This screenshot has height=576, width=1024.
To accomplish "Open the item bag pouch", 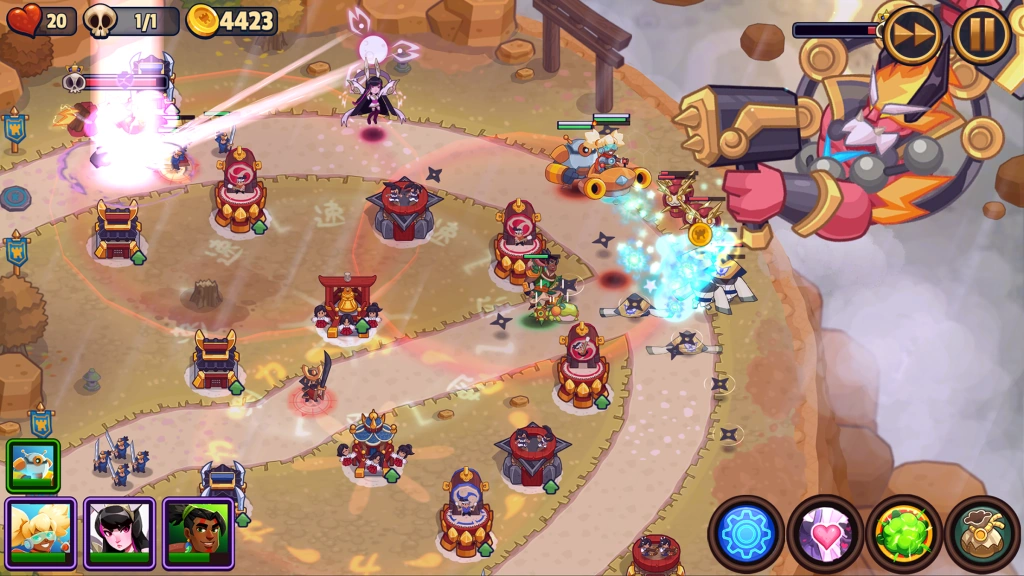I will [982, 533].
